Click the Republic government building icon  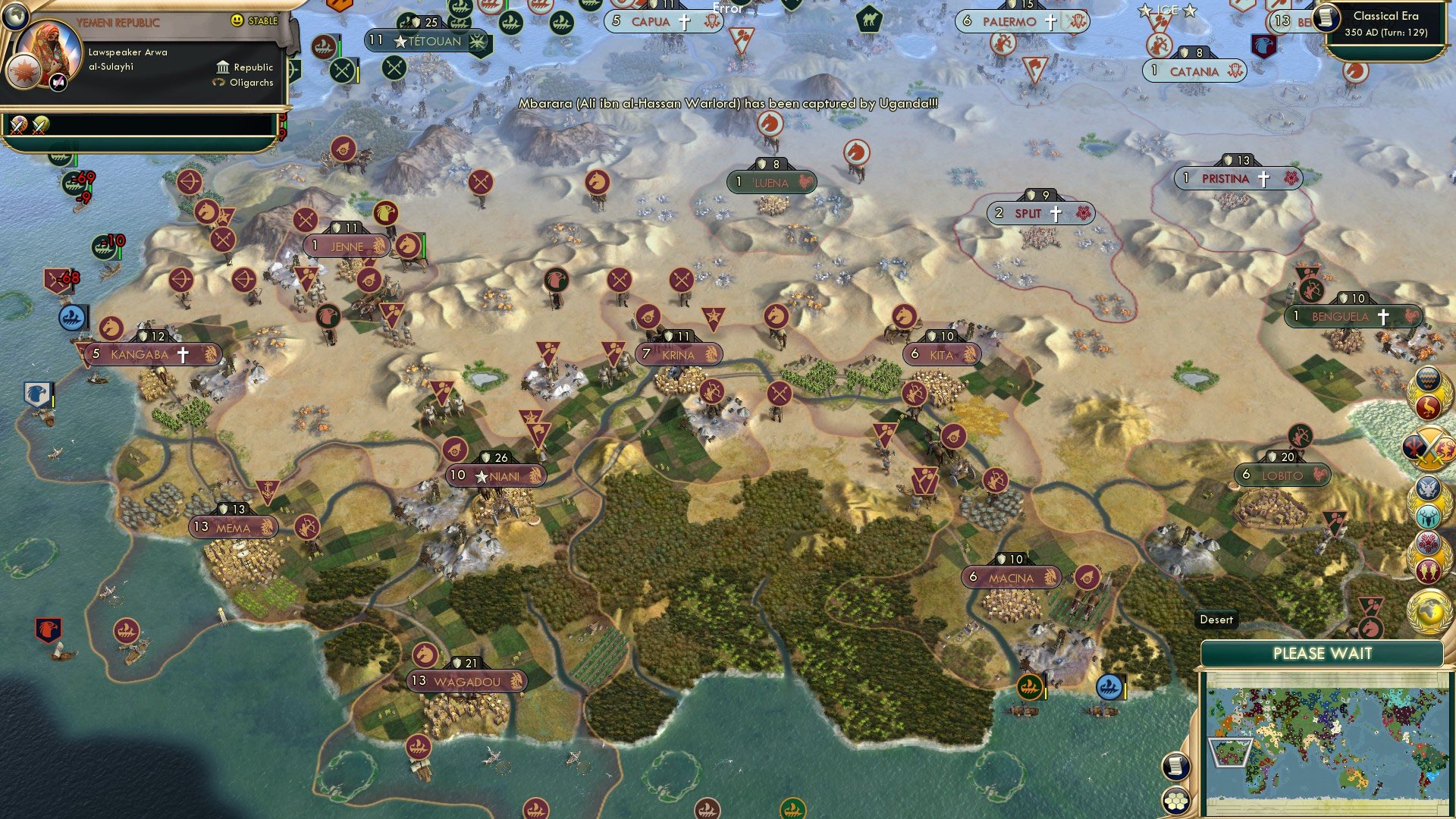(222, 67)
